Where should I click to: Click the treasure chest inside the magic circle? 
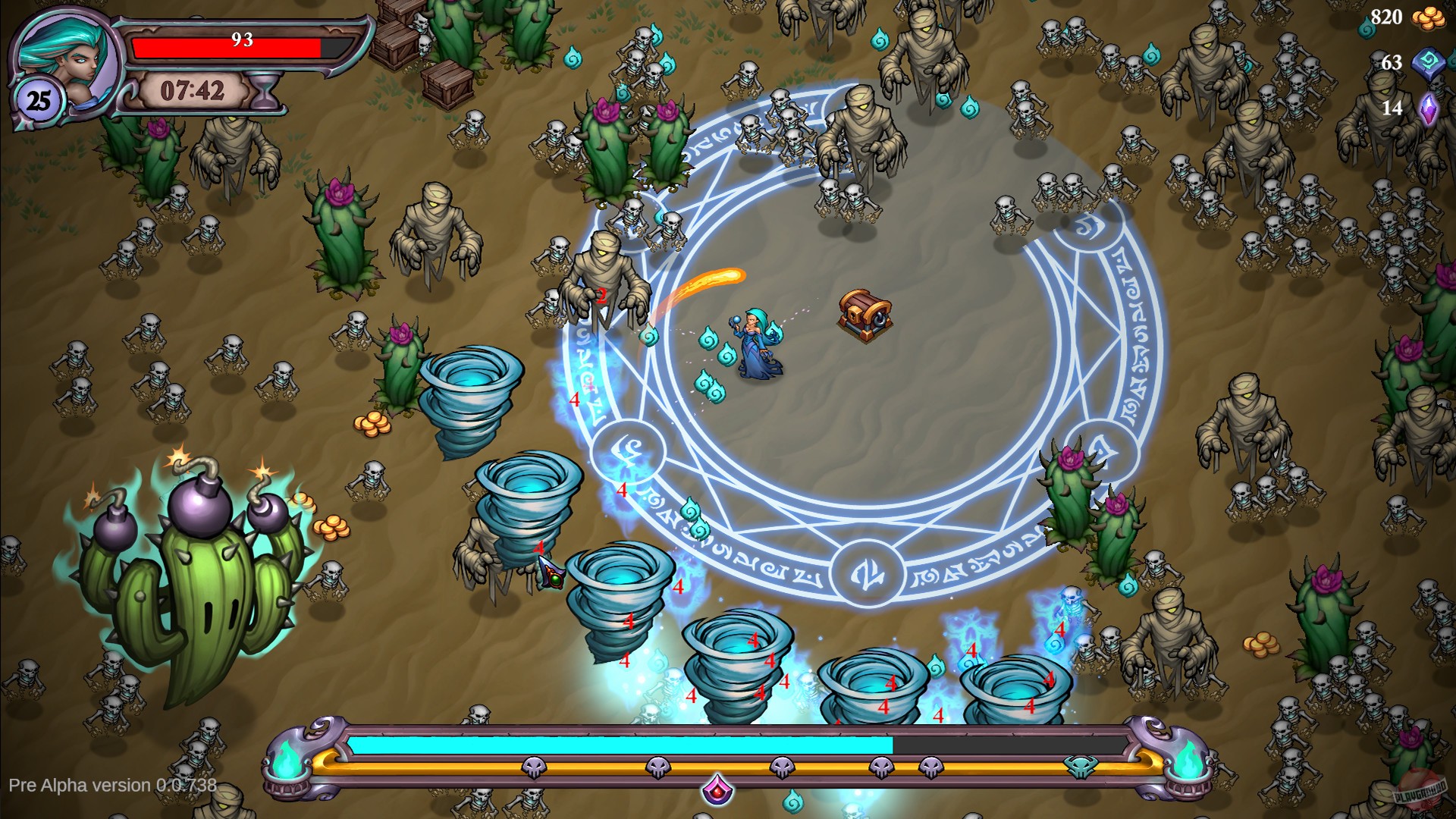(867, 311)
